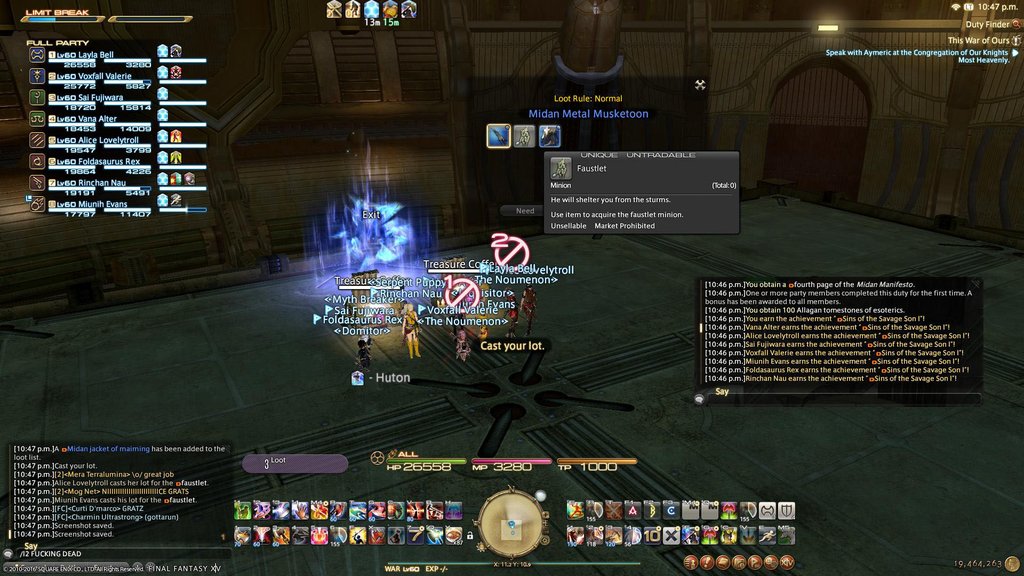Select the Faustlet minion loot icon
This screenshot has height=576, width=1024.
524,135
